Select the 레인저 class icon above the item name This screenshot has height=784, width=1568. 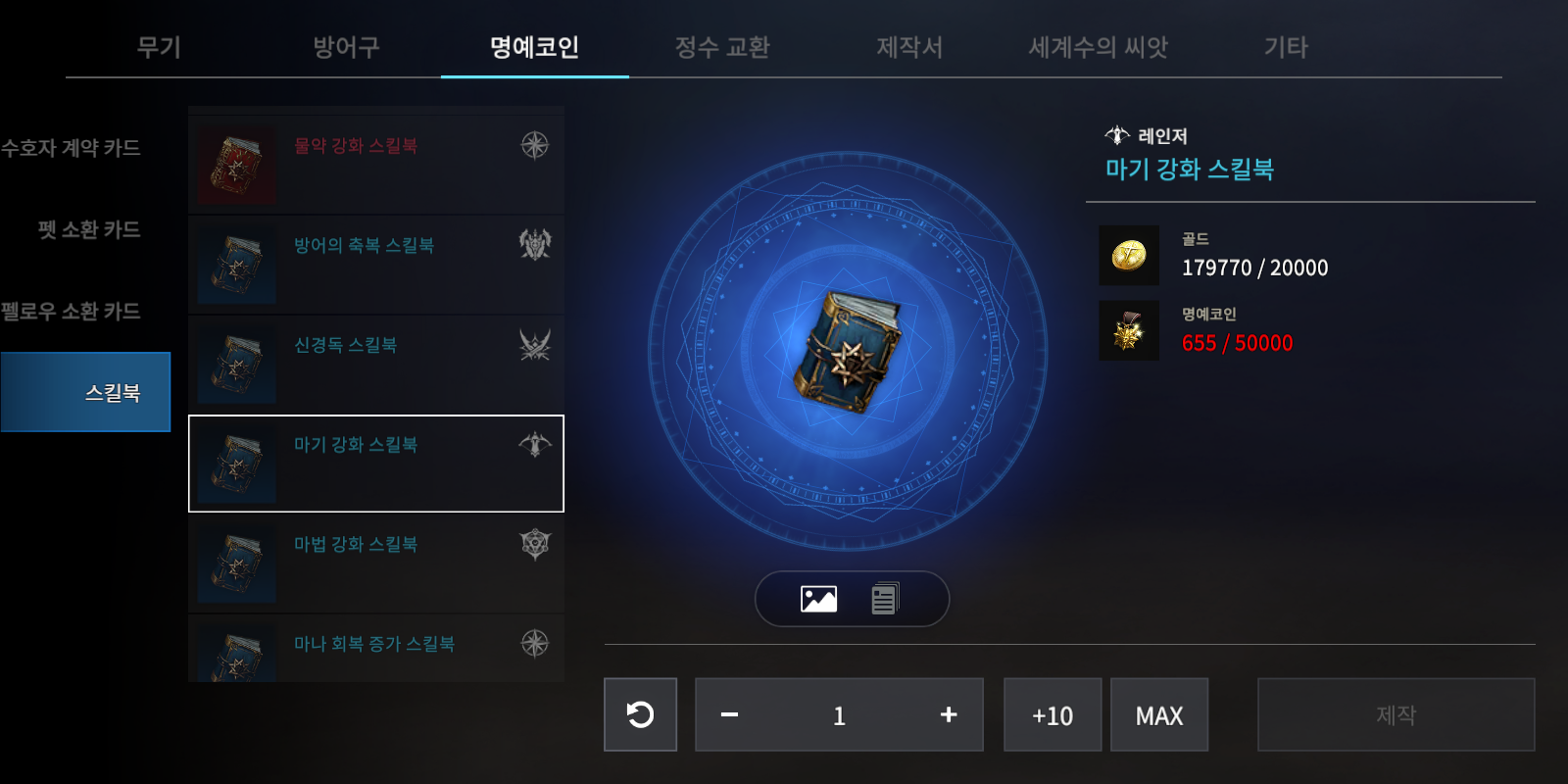(1115, 135)
